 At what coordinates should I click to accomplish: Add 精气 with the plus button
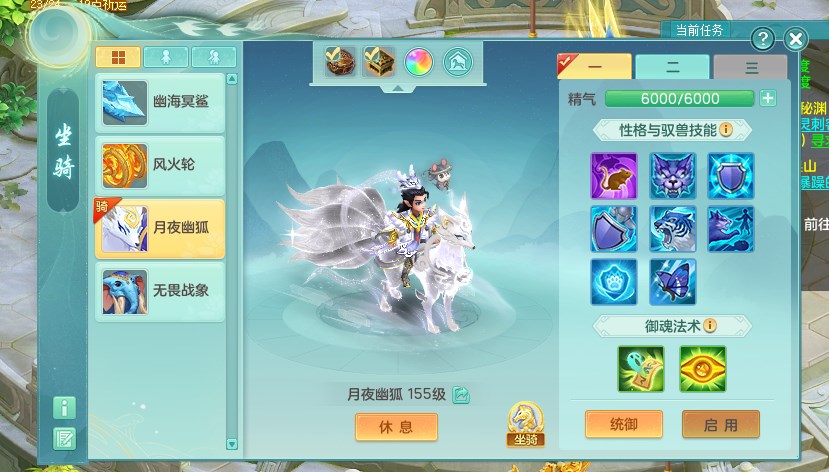tap(767, 98)
